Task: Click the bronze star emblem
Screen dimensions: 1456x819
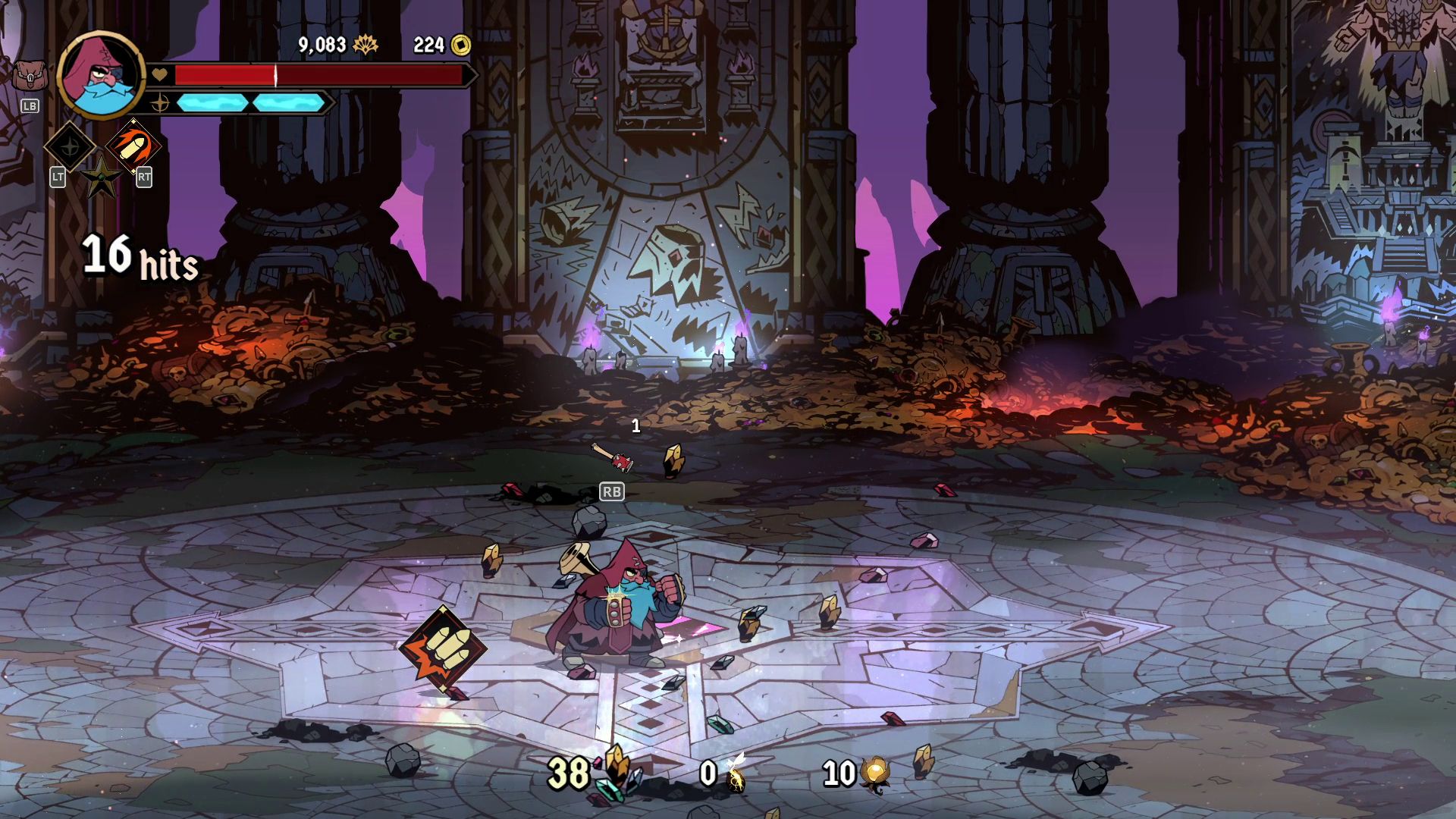Action: 101,179
